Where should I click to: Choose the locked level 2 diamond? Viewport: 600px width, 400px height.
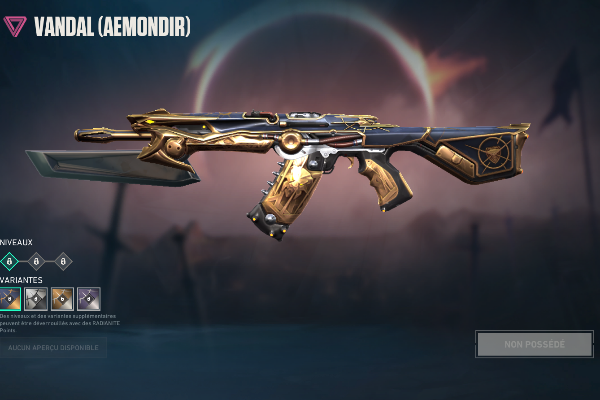coord(37,261)
